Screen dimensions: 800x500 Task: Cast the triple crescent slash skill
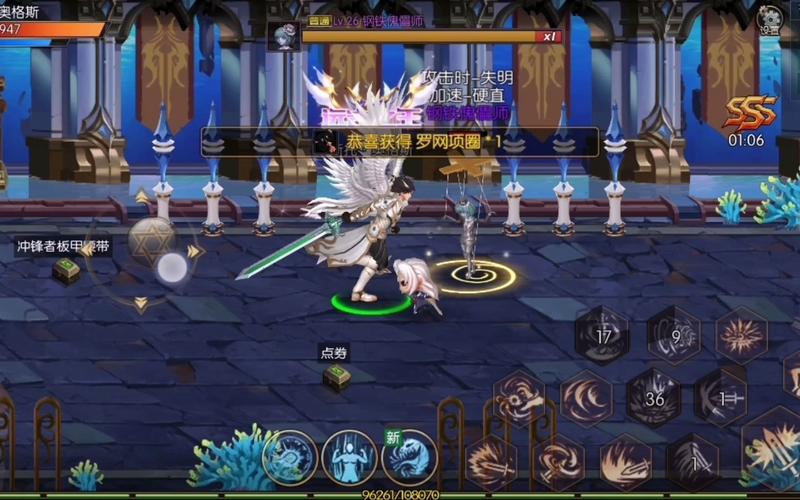click(586, 397)
